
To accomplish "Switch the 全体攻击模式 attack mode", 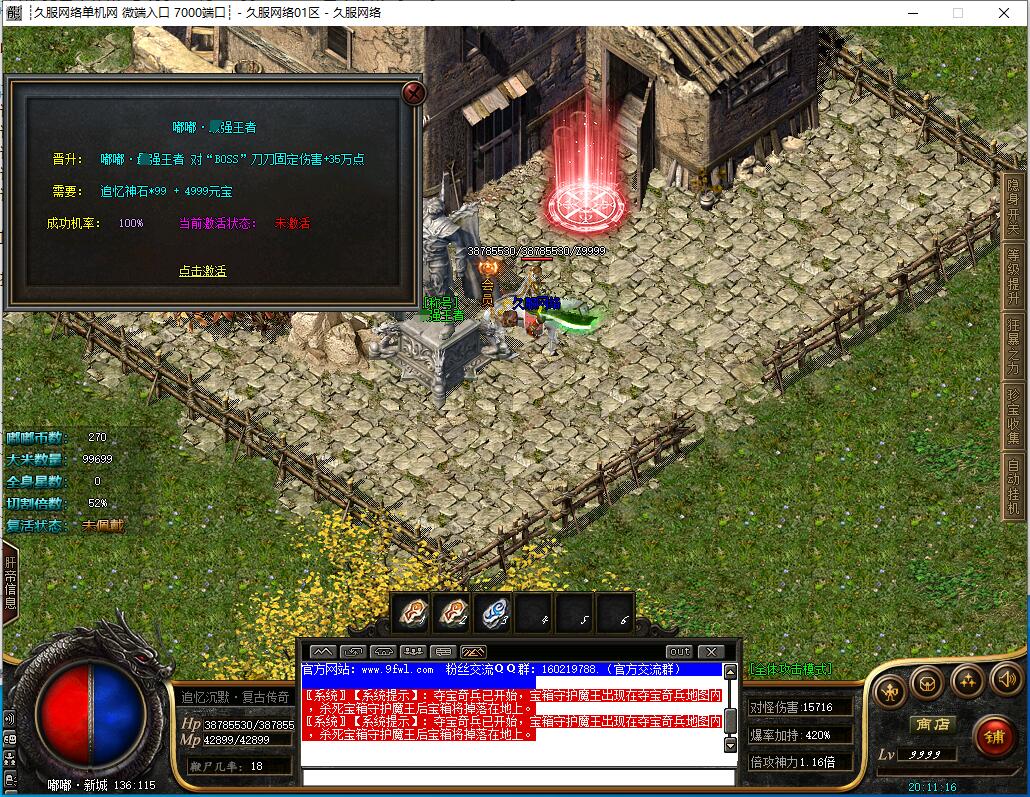I will pyautogui.click(x=790, y=669).
